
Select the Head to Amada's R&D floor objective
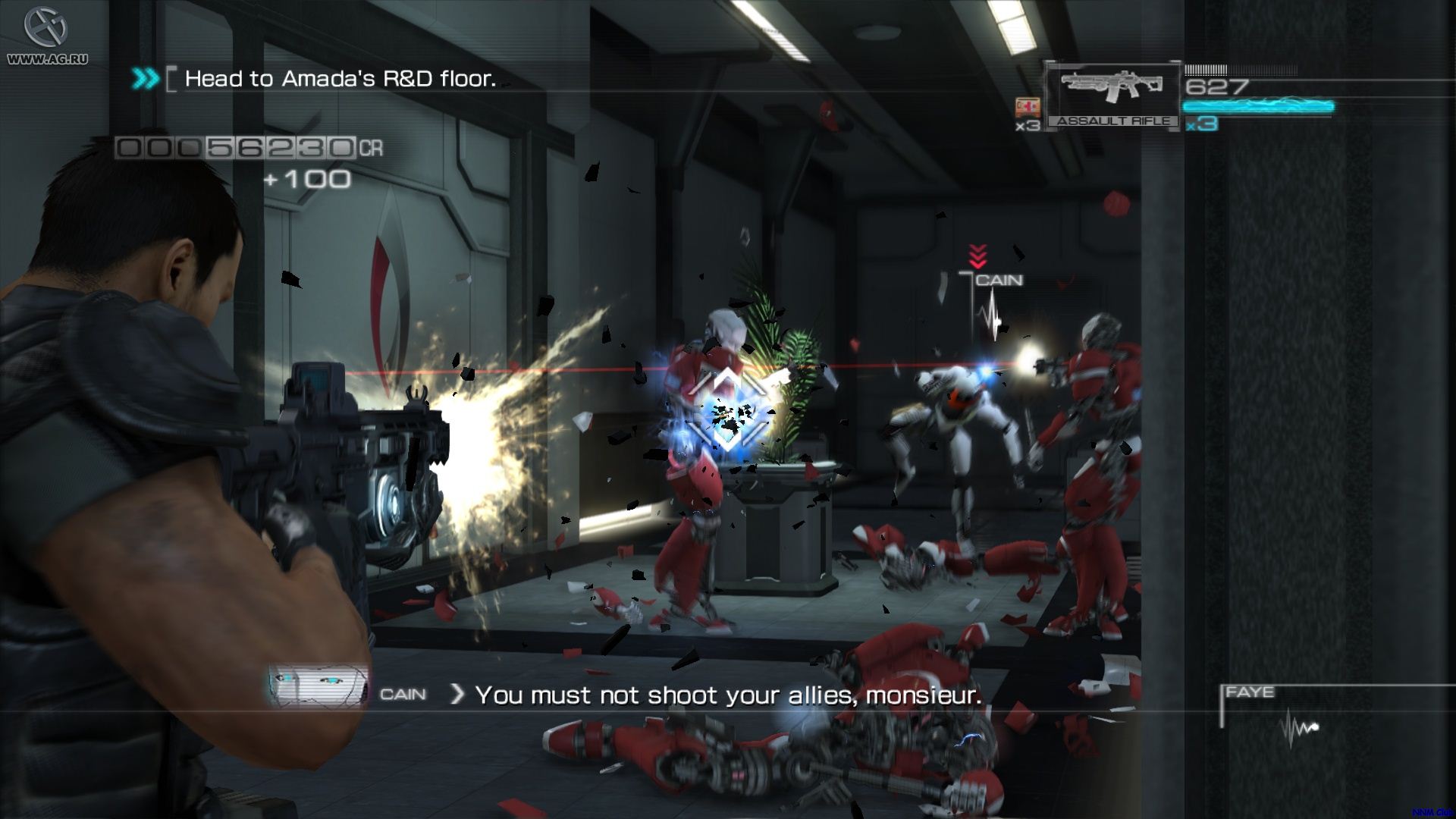pos(340,79)
